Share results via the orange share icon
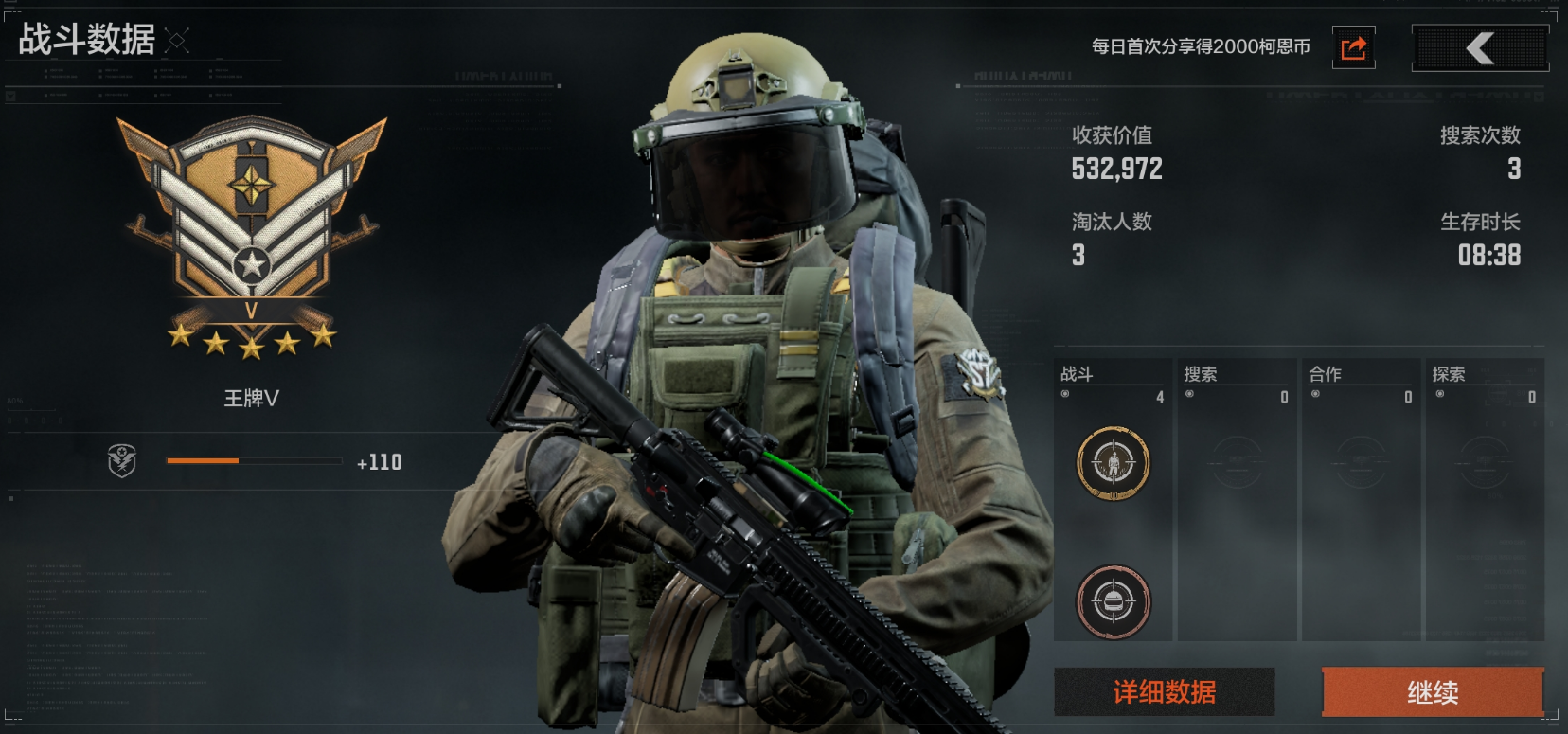Image resolution: width=1568 pixels, height=734 pixels. [1353, 47]
